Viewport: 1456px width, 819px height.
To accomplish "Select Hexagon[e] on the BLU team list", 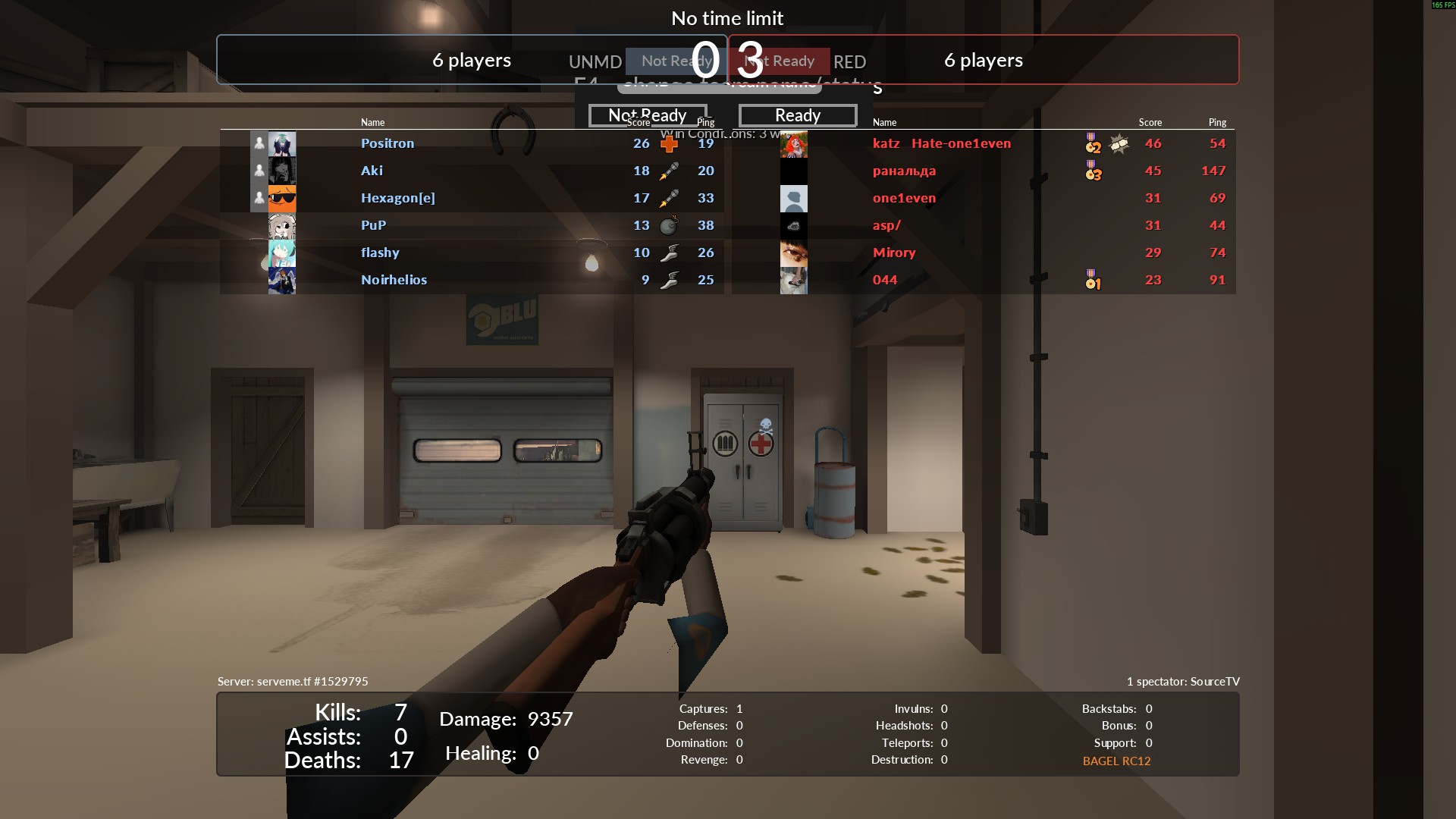I will pyautogui.click(x=397, y=198).
